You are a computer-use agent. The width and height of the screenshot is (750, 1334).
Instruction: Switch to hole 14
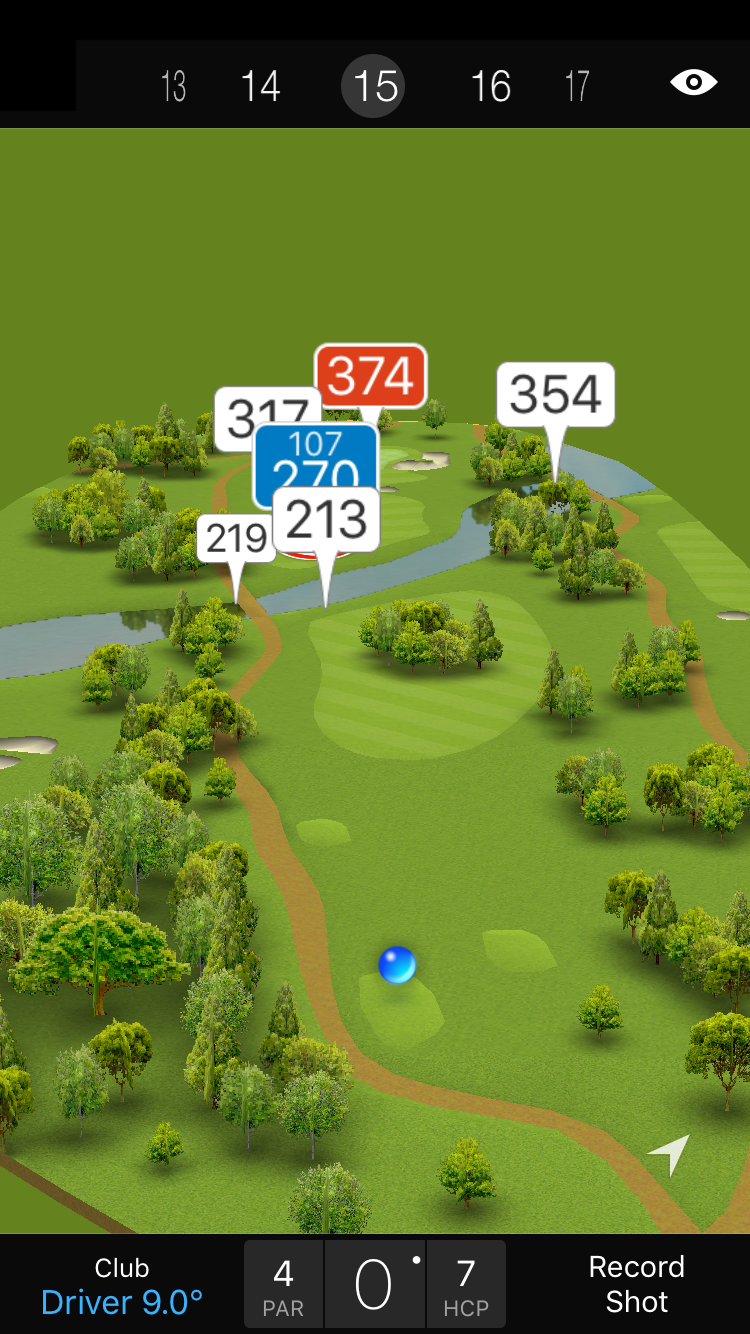260,87
